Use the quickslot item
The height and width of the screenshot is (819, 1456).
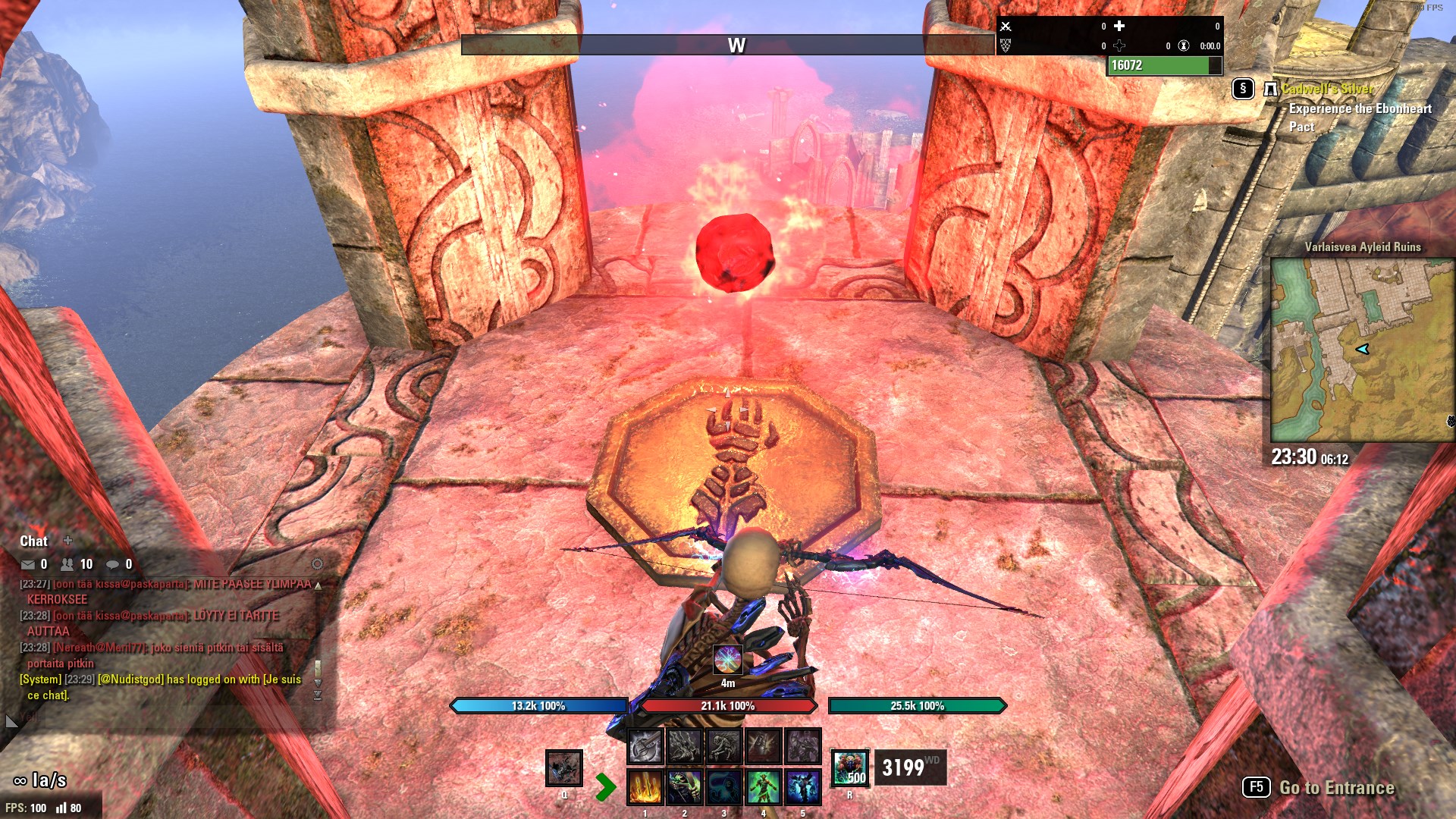pos(564,767)
